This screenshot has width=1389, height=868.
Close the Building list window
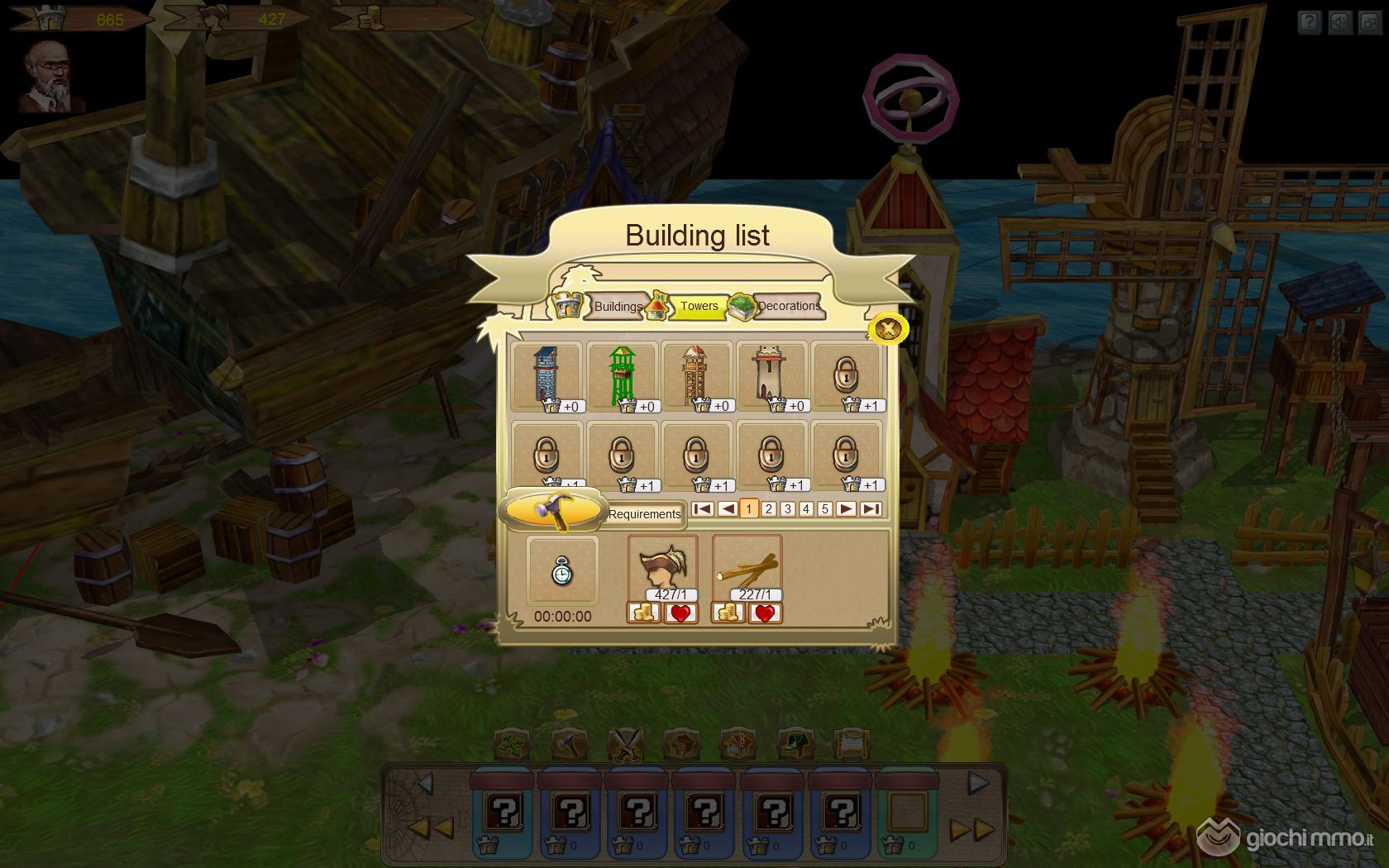click(x=888, y=329)
